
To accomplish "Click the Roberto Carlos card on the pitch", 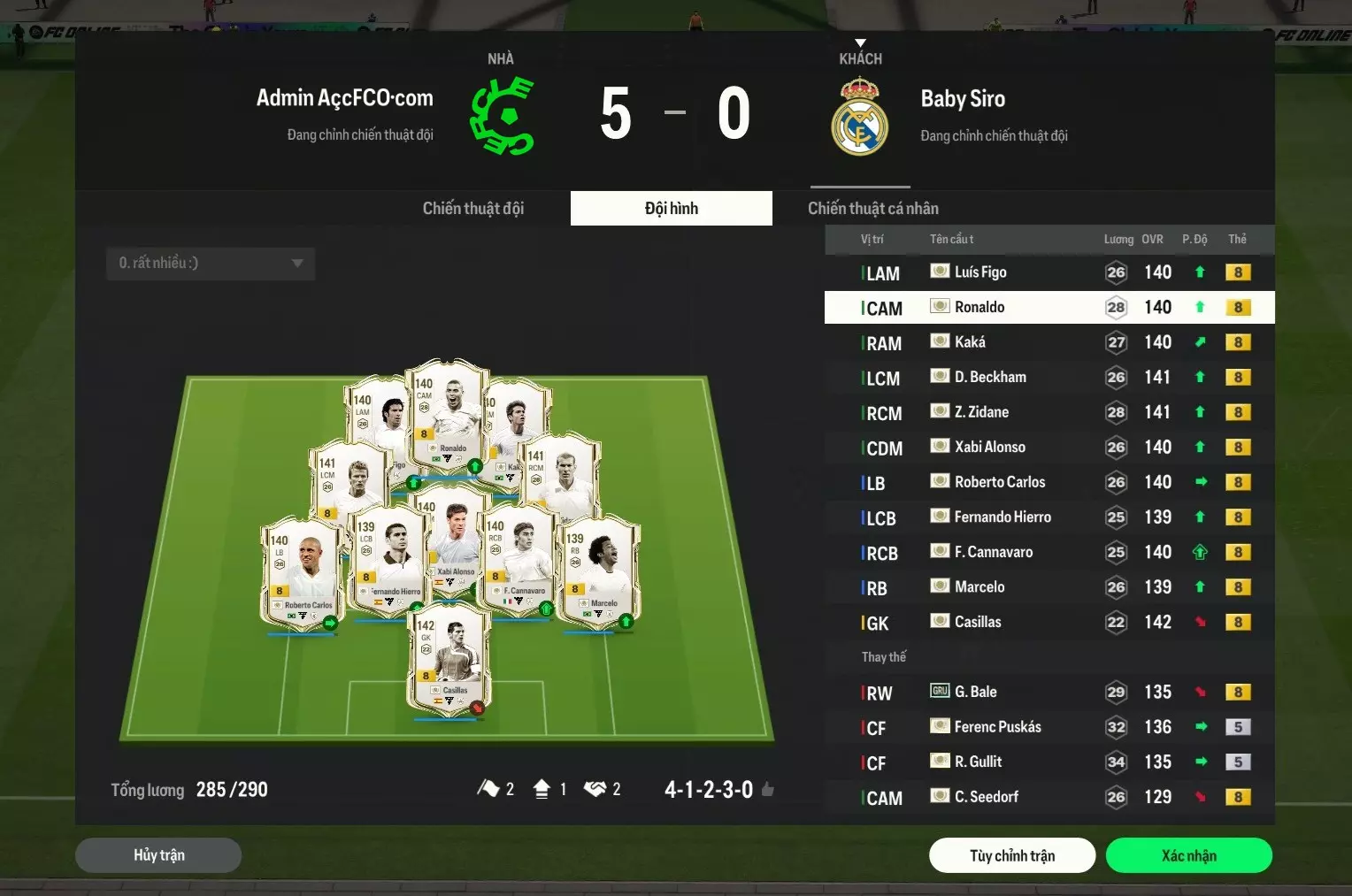I will 303,575.
